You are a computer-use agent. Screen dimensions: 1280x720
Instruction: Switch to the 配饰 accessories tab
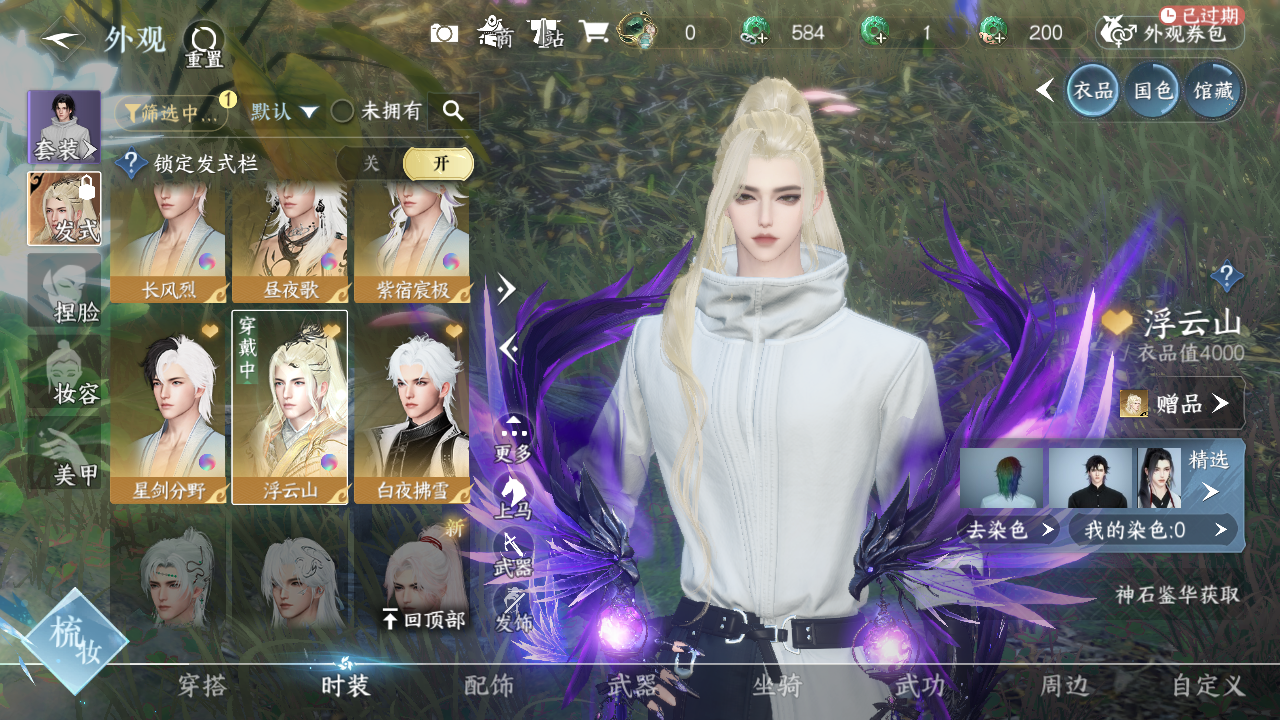(x=489, y=686)
